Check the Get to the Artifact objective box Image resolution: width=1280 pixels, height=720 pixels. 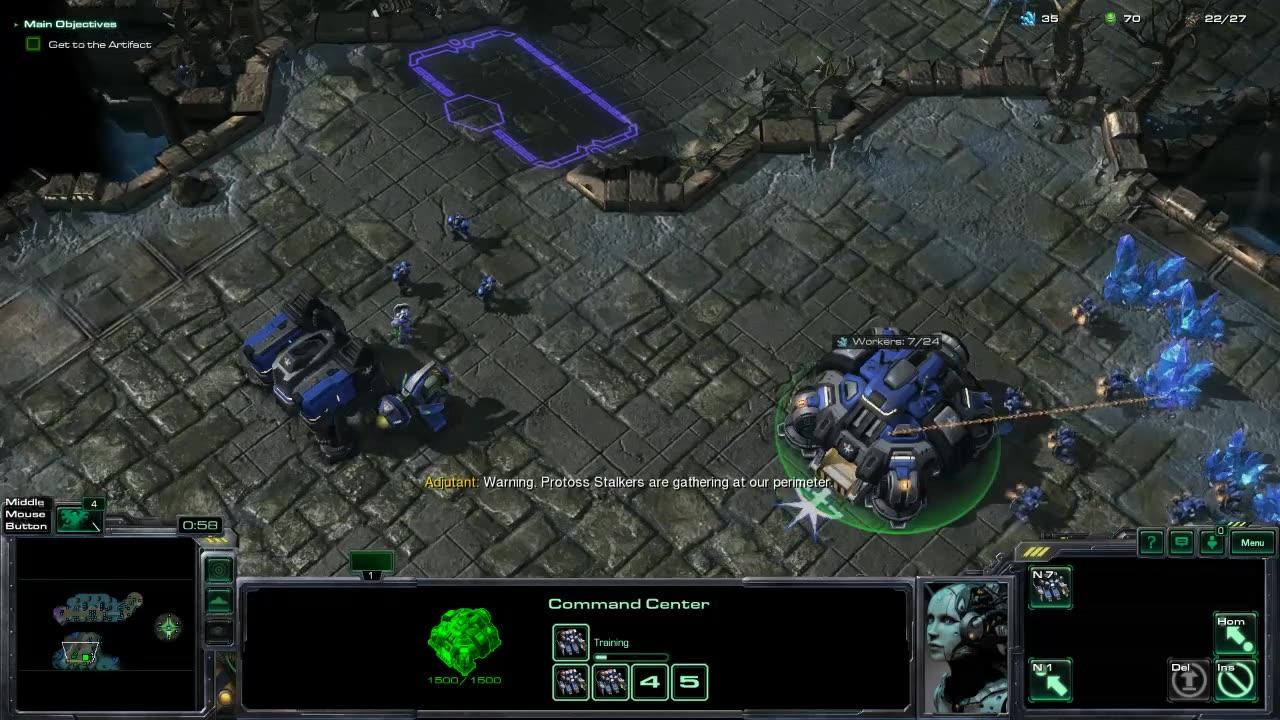click(x=33, y=44)
